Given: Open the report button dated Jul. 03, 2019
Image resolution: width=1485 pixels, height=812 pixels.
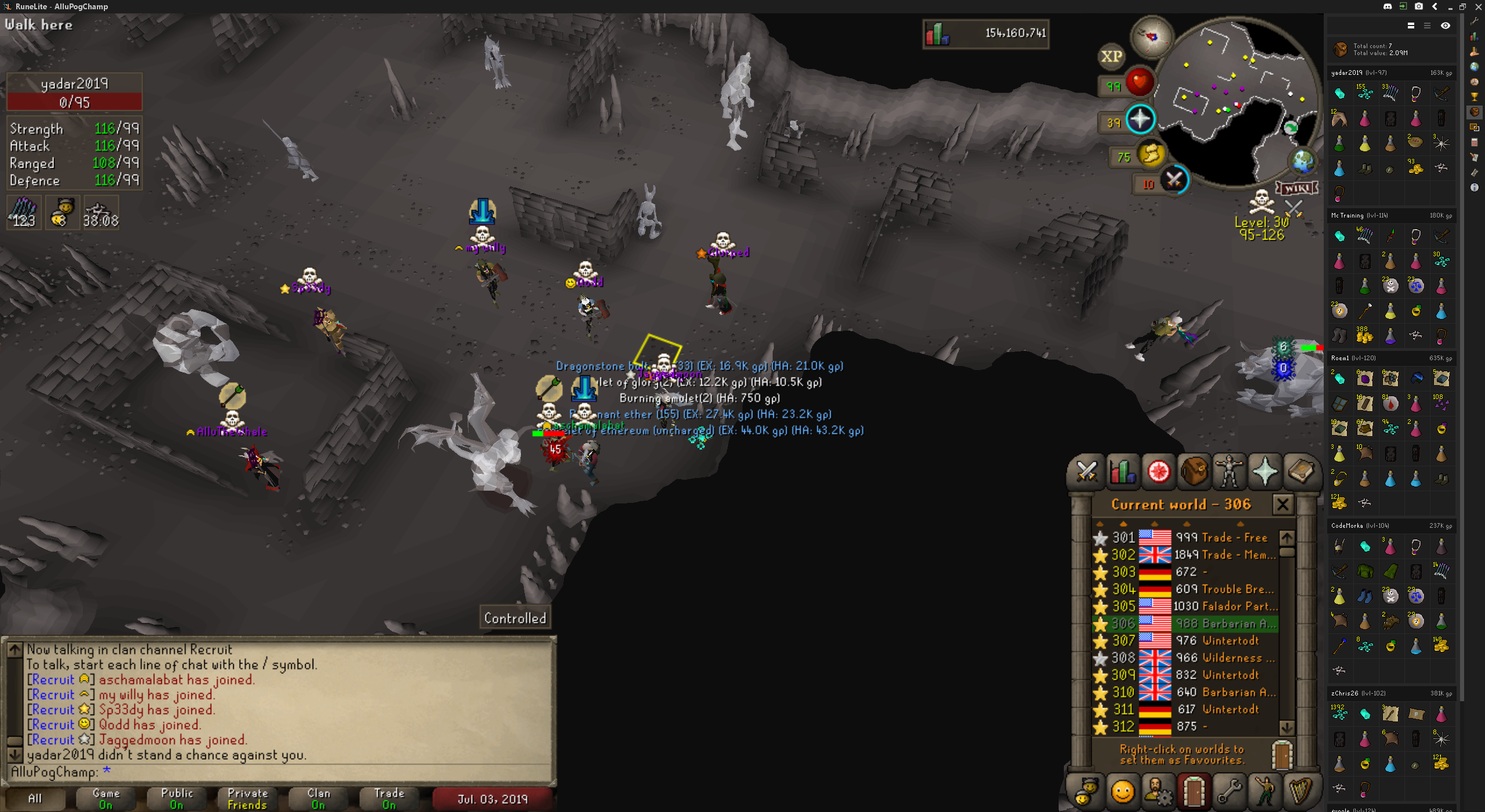Looking at the screenshot, I should point(492,799).
